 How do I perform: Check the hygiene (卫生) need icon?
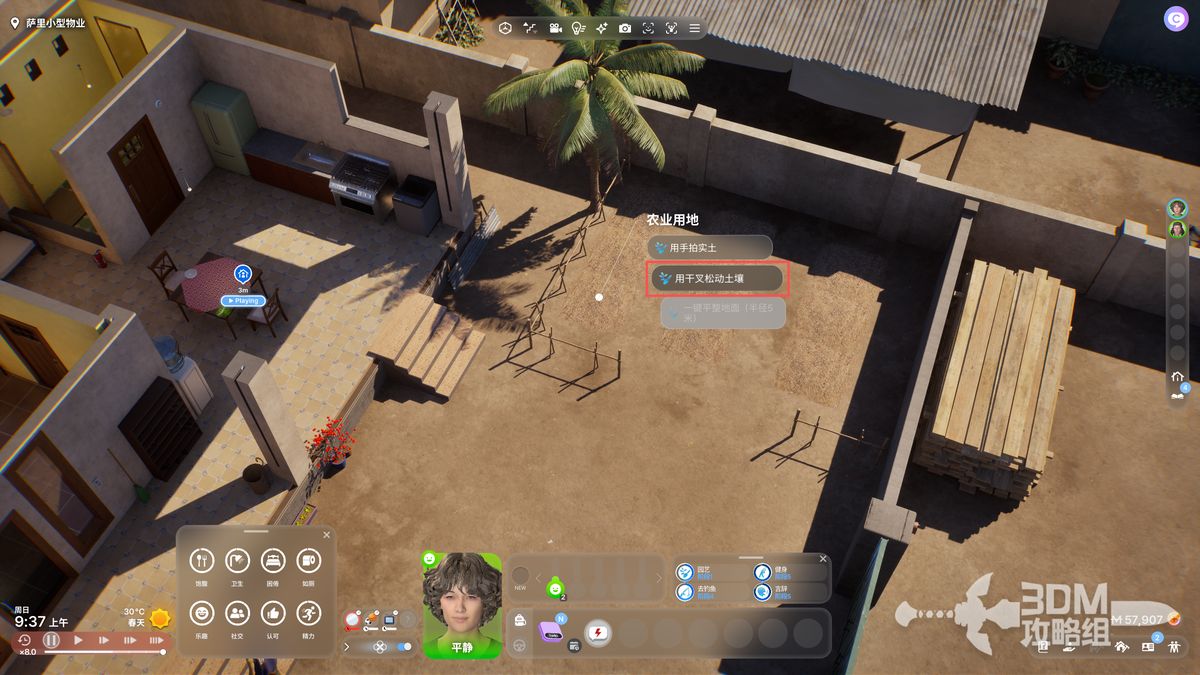(237, 561)
